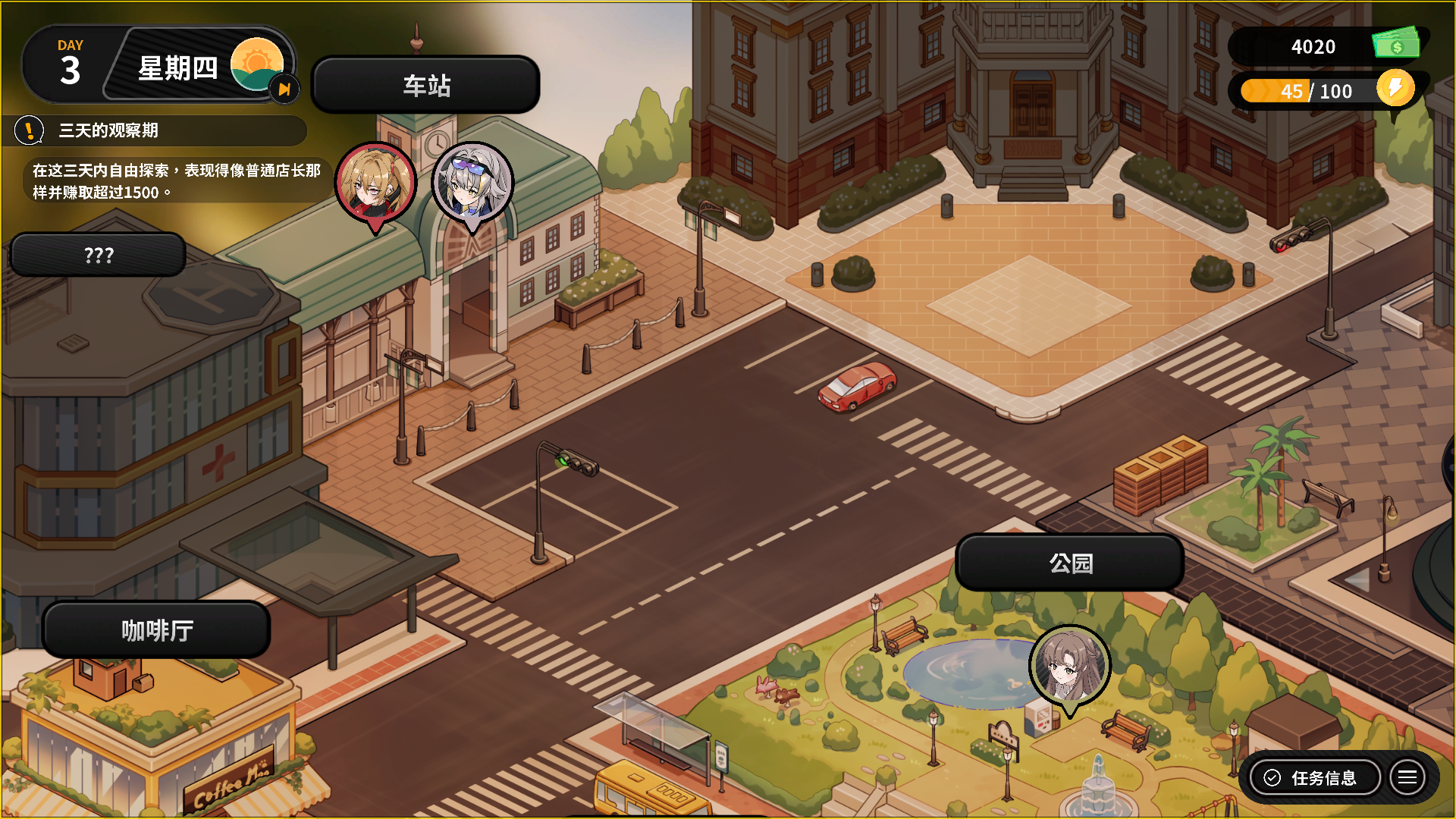The image size is (1456, 819).
Task: Go to the 公园 park
Action: tap(1070, 563)
